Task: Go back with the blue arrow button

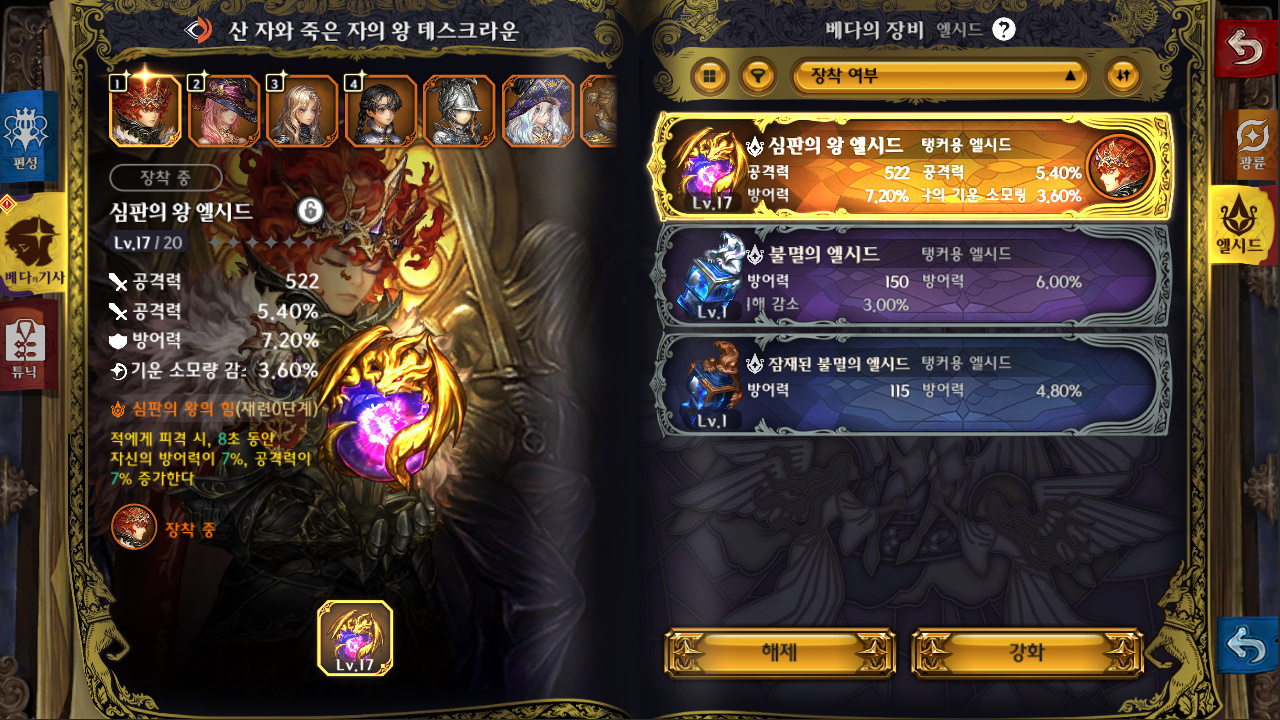Action: coord(1247,646)
